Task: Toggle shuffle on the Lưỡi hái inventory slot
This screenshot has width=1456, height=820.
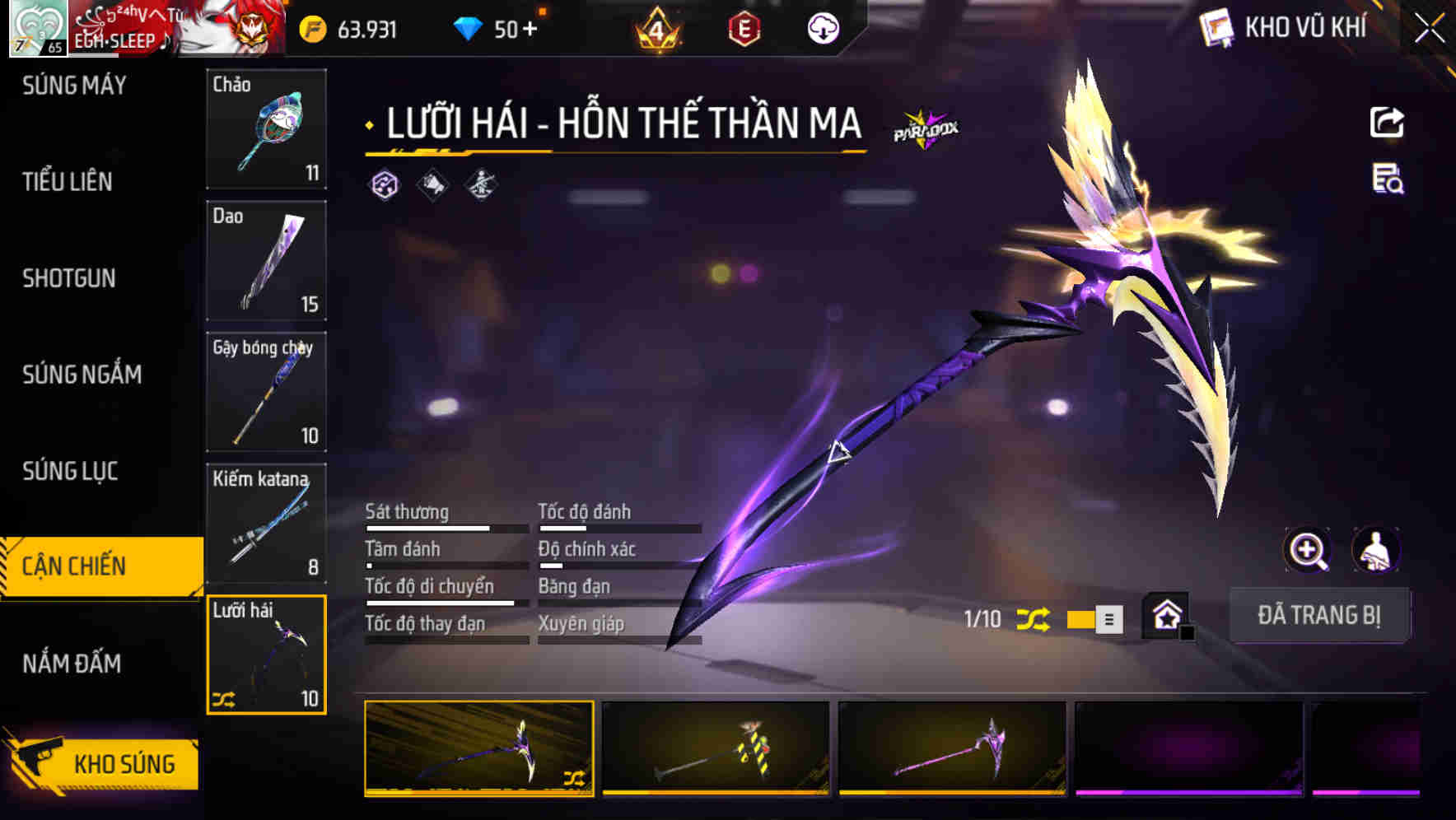Action: pos(222,701)
